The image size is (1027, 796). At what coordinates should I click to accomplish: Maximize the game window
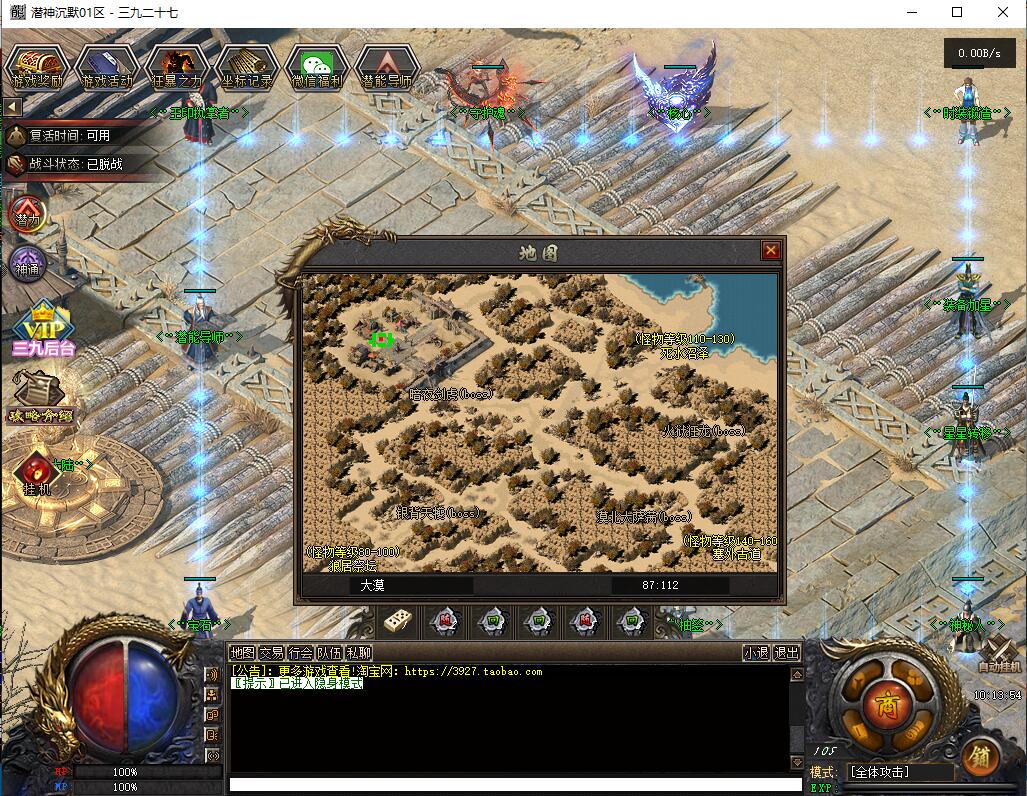pos(957,13)
